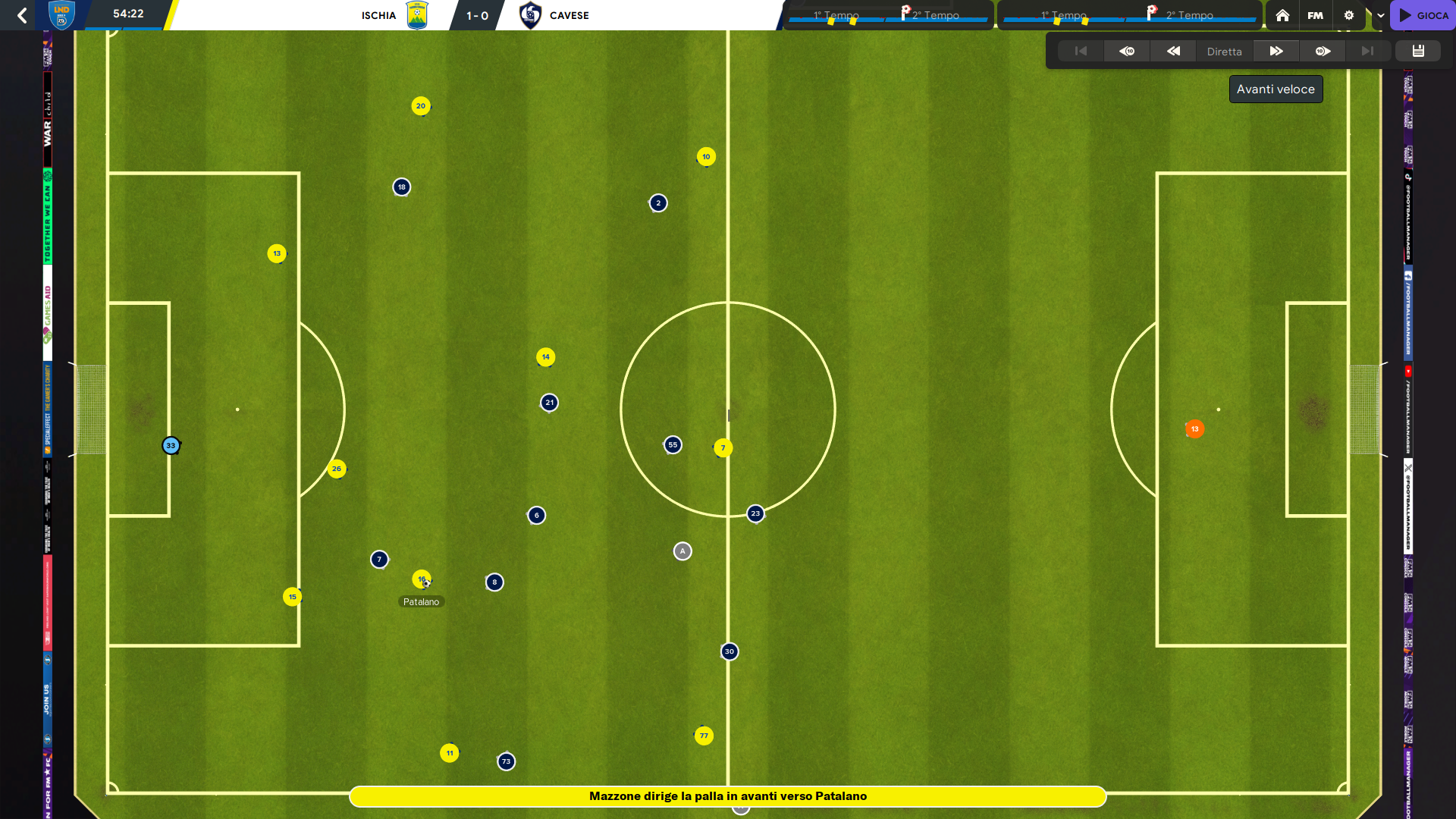This screenshot has width=1456, height=819.
Task: Open settings via the gear icon
Action: [x=1348, y=15]
